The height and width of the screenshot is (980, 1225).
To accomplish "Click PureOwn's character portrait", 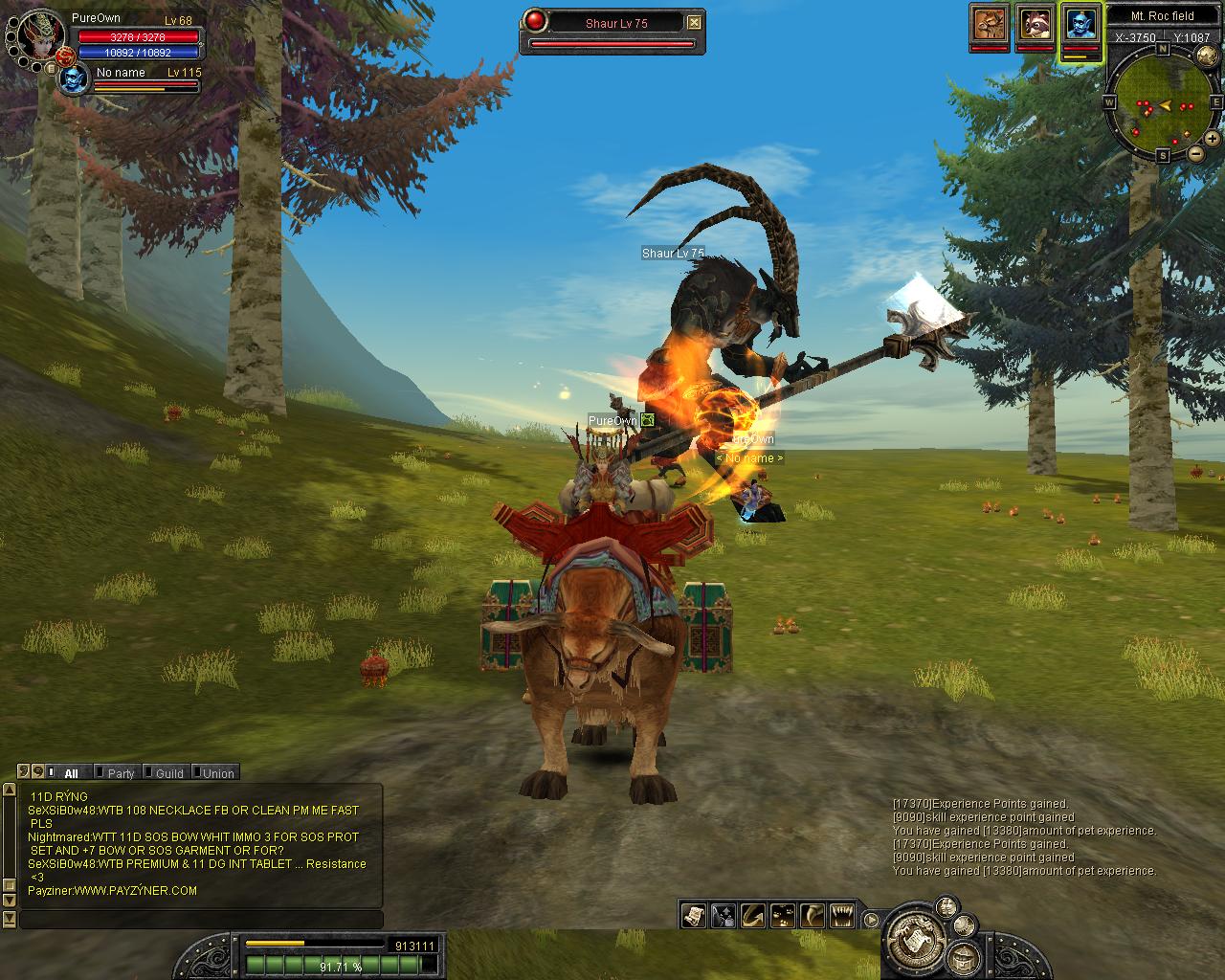I will 41,38.
